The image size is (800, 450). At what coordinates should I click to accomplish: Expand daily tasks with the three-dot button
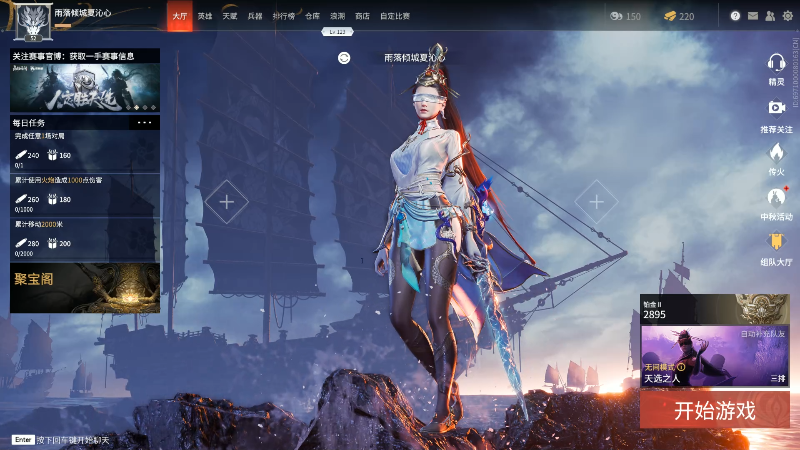(x=145, y=122)
